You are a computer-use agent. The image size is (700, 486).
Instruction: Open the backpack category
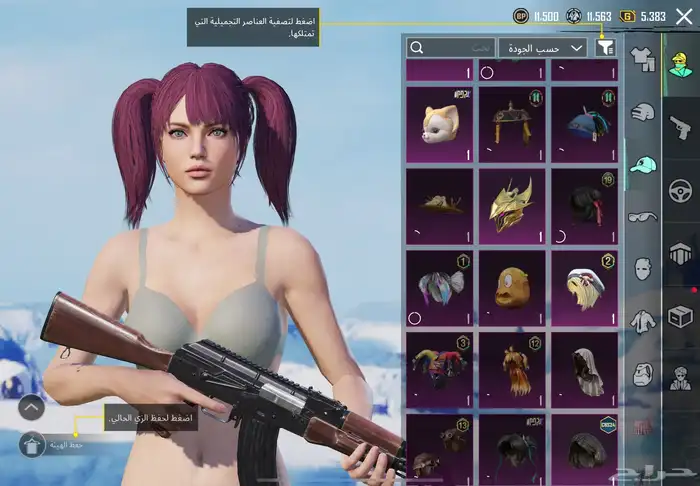click(x=642, y=373)
